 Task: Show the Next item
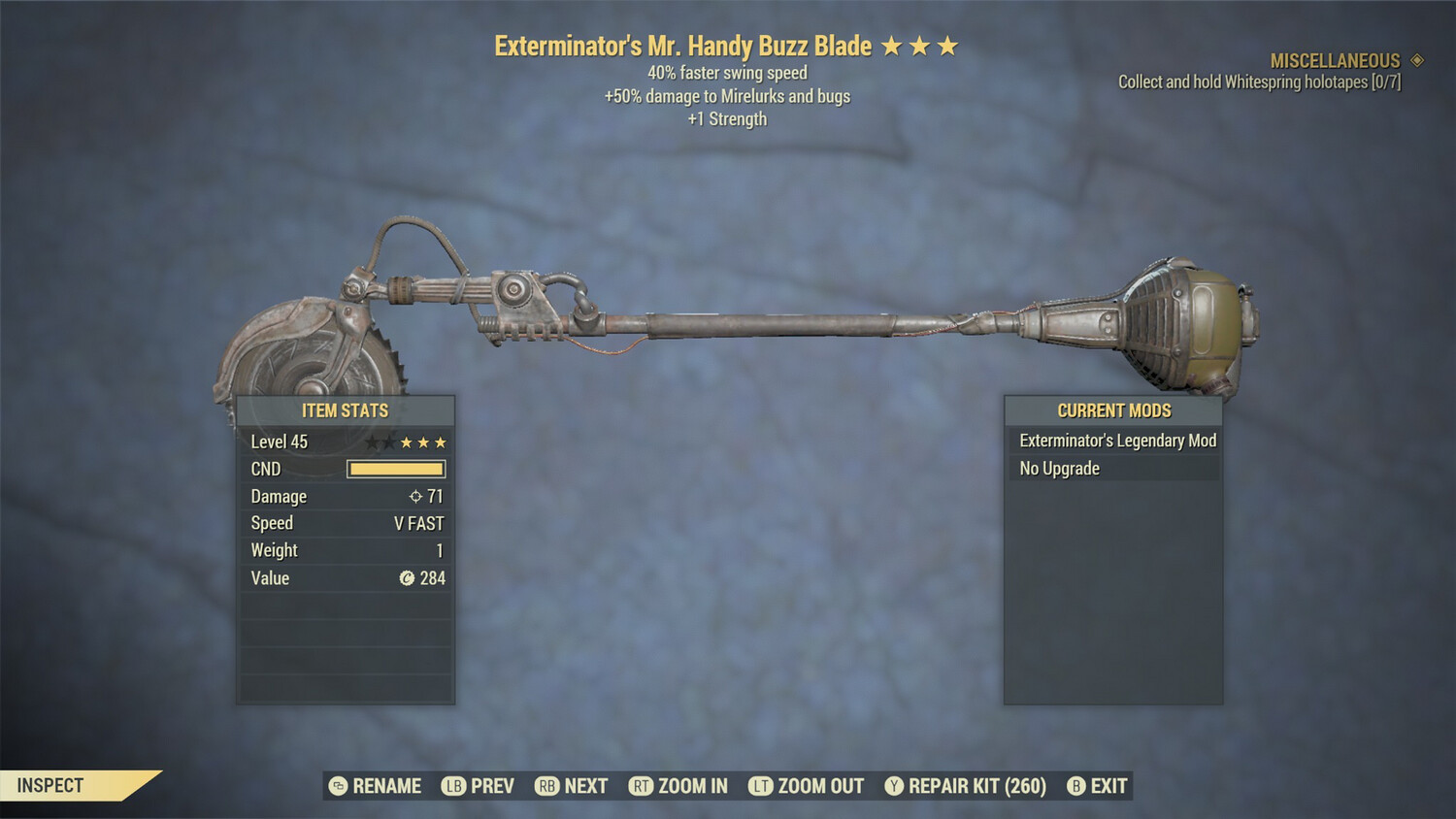pyautogui.click(x=572, y=786)
